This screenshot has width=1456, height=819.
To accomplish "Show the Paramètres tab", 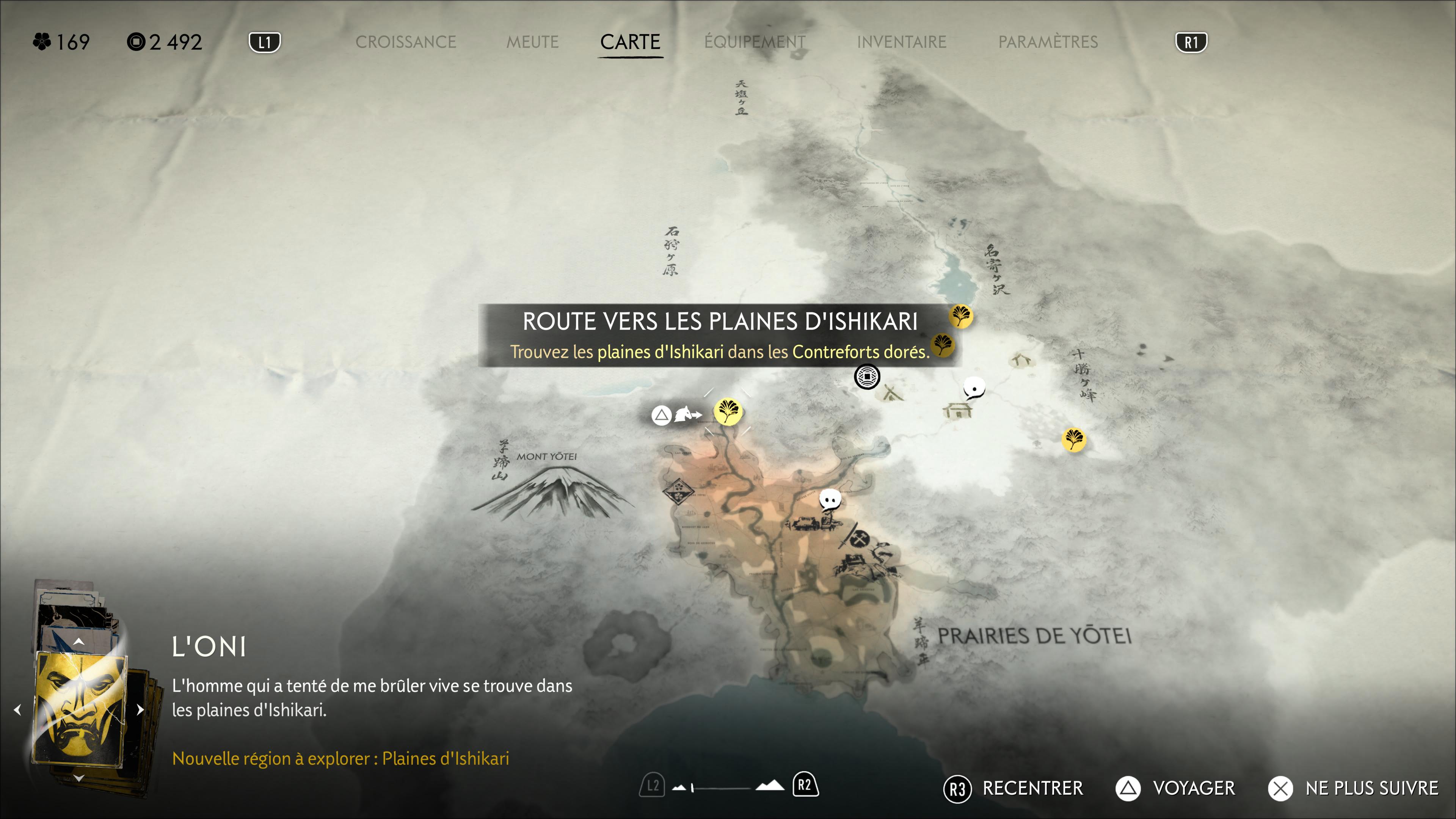I will pyautogui.click(x=1047, y=42).
